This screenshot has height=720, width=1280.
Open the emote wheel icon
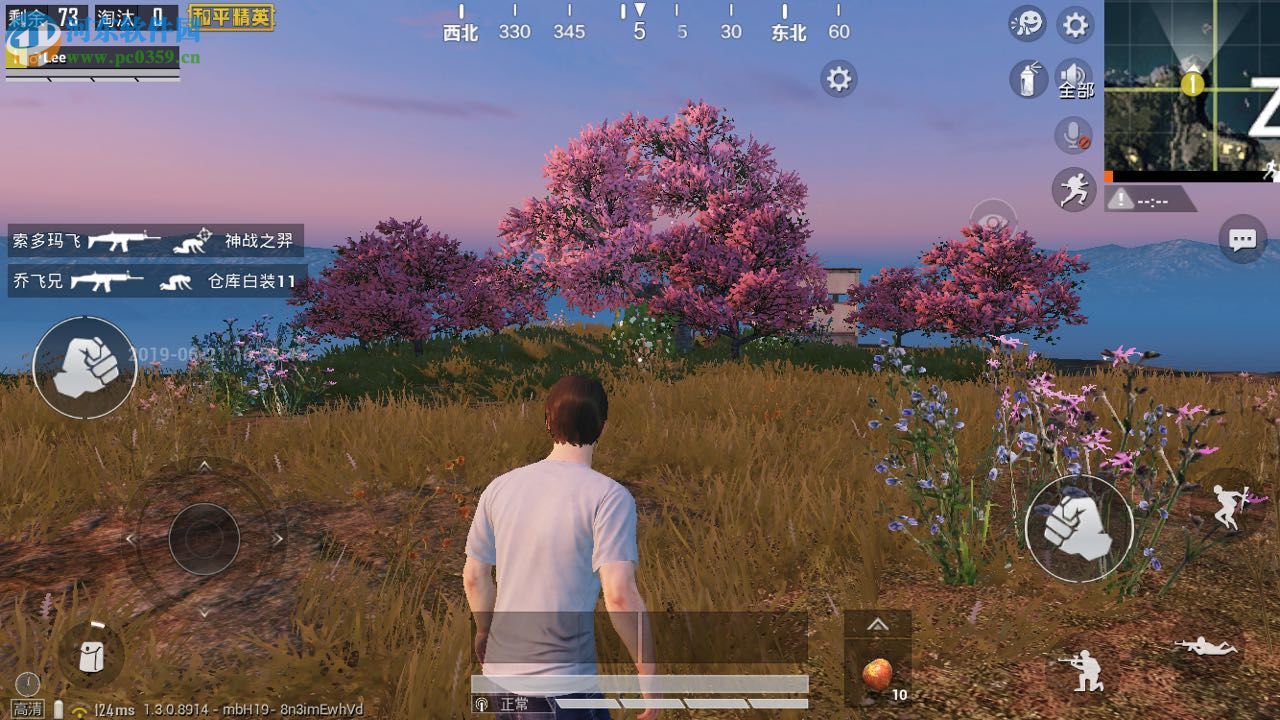click(x=1027, y=23)
